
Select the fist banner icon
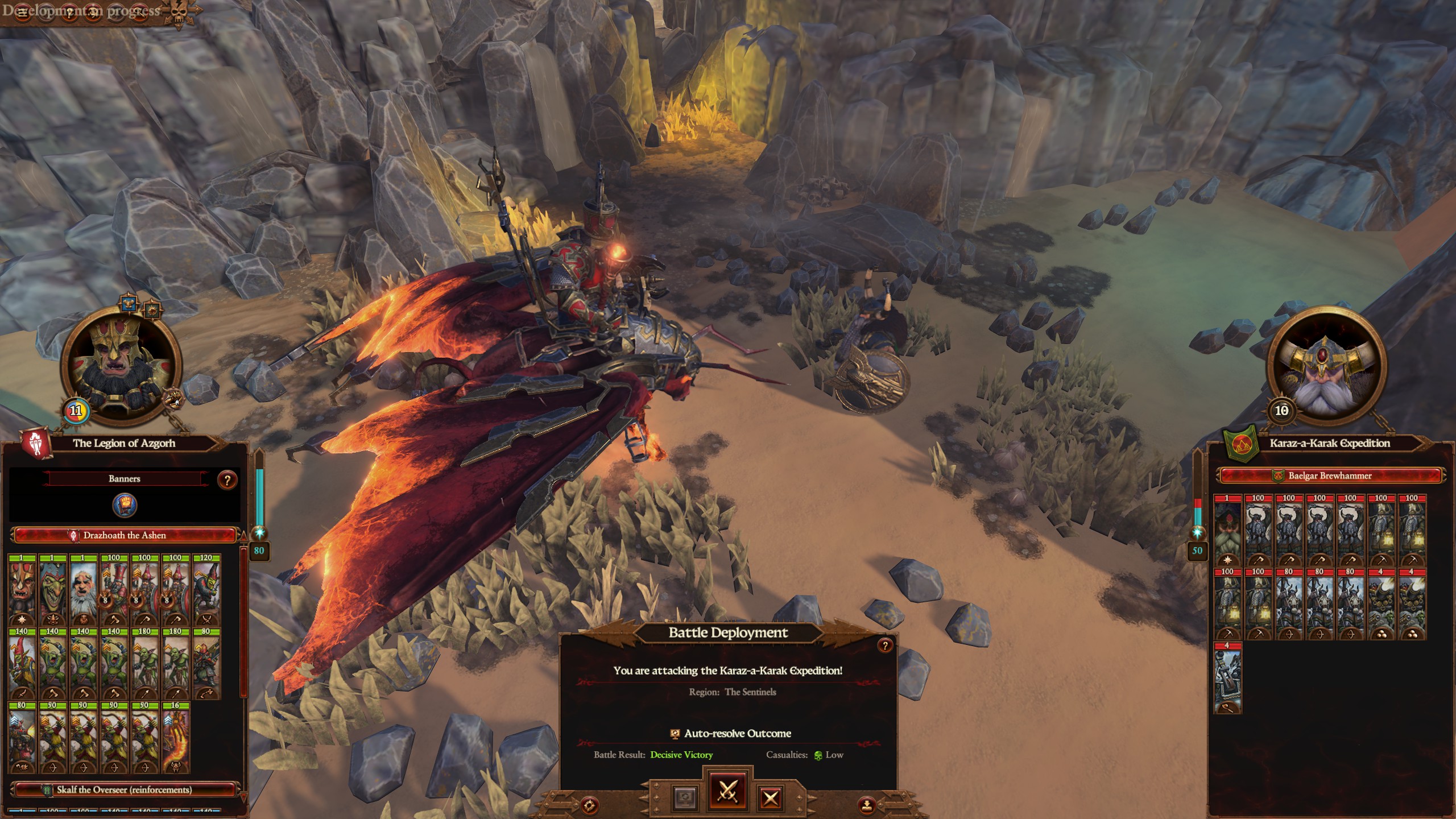(x=125, y=505)
